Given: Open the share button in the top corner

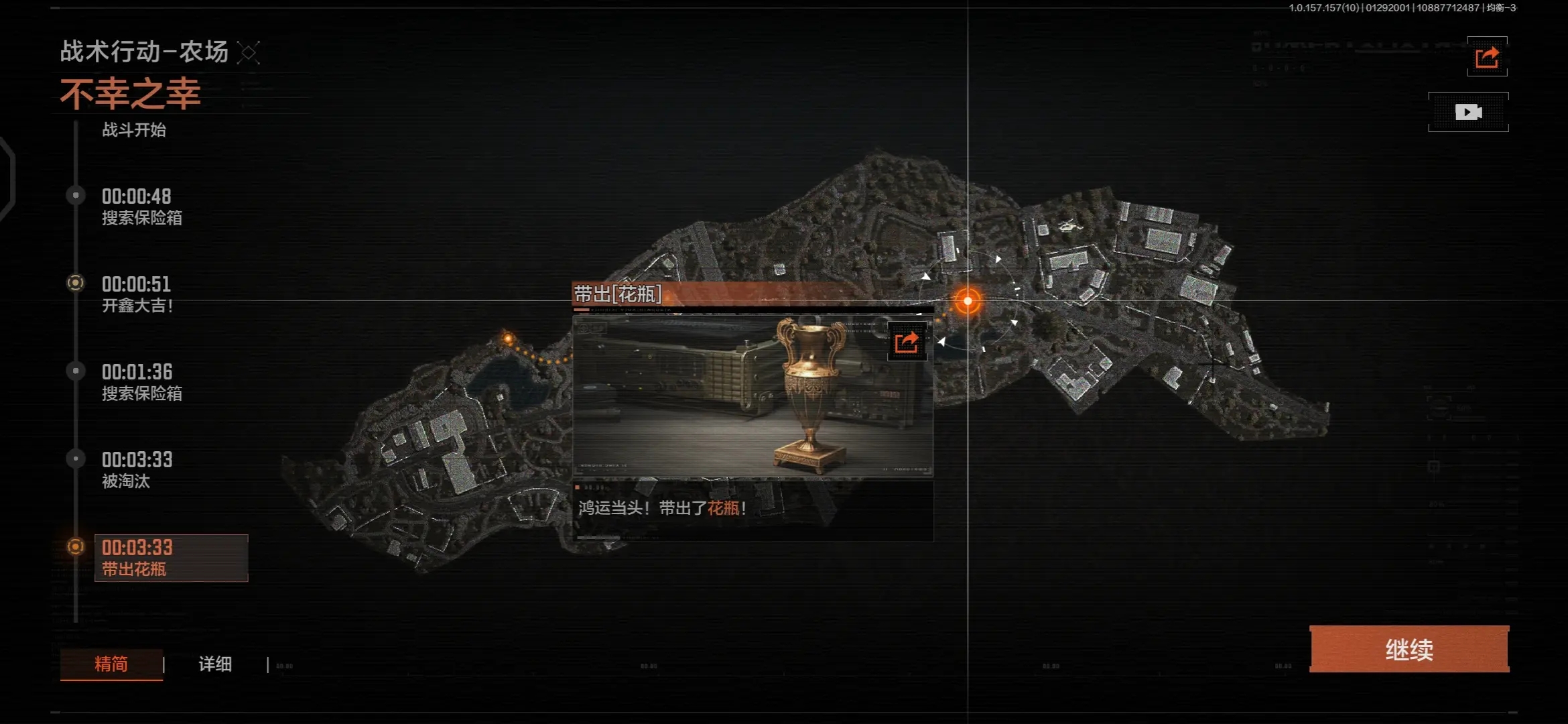Looking at the screenshot, I should [1486, 57].
